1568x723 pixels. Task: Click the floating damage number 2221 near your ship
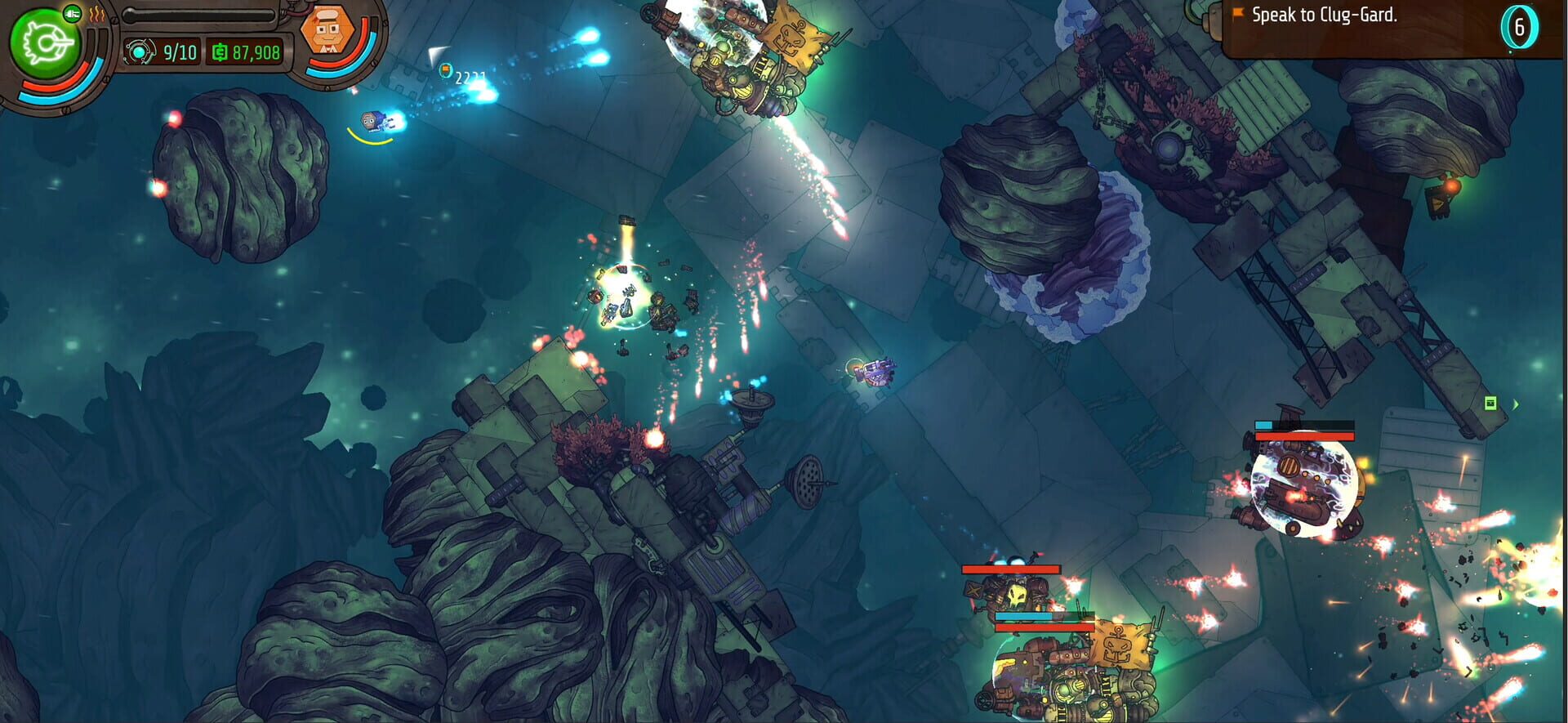click(x=471, y=78)
